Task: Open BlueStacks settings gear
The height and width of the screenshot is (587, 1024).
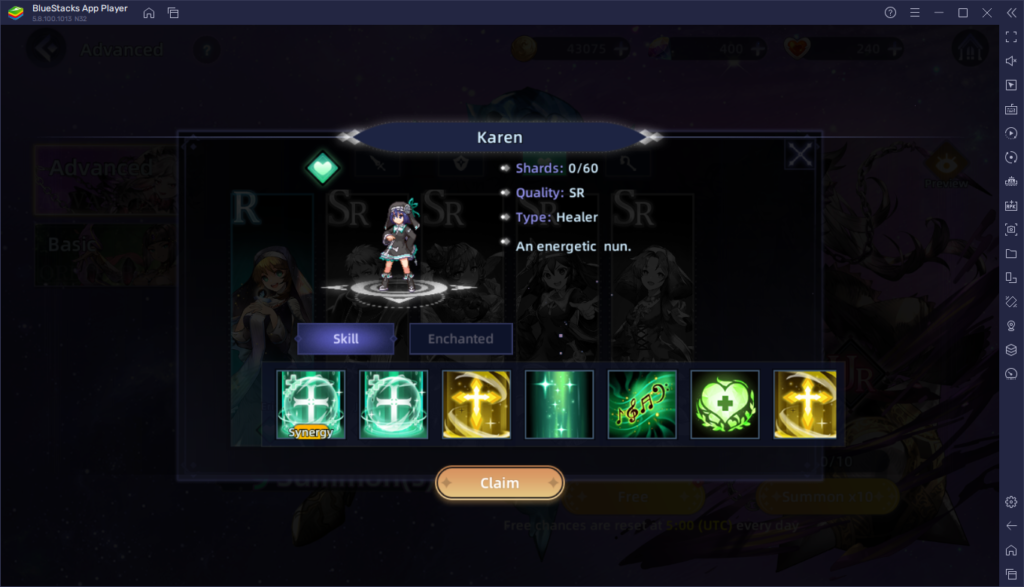Action: click(1011, 502)
